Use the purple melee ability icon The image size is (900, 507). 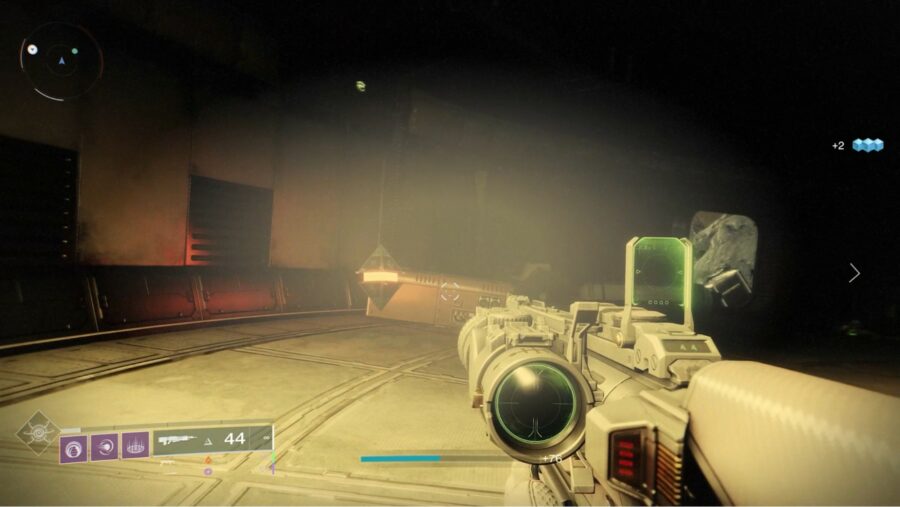[105, 446]
